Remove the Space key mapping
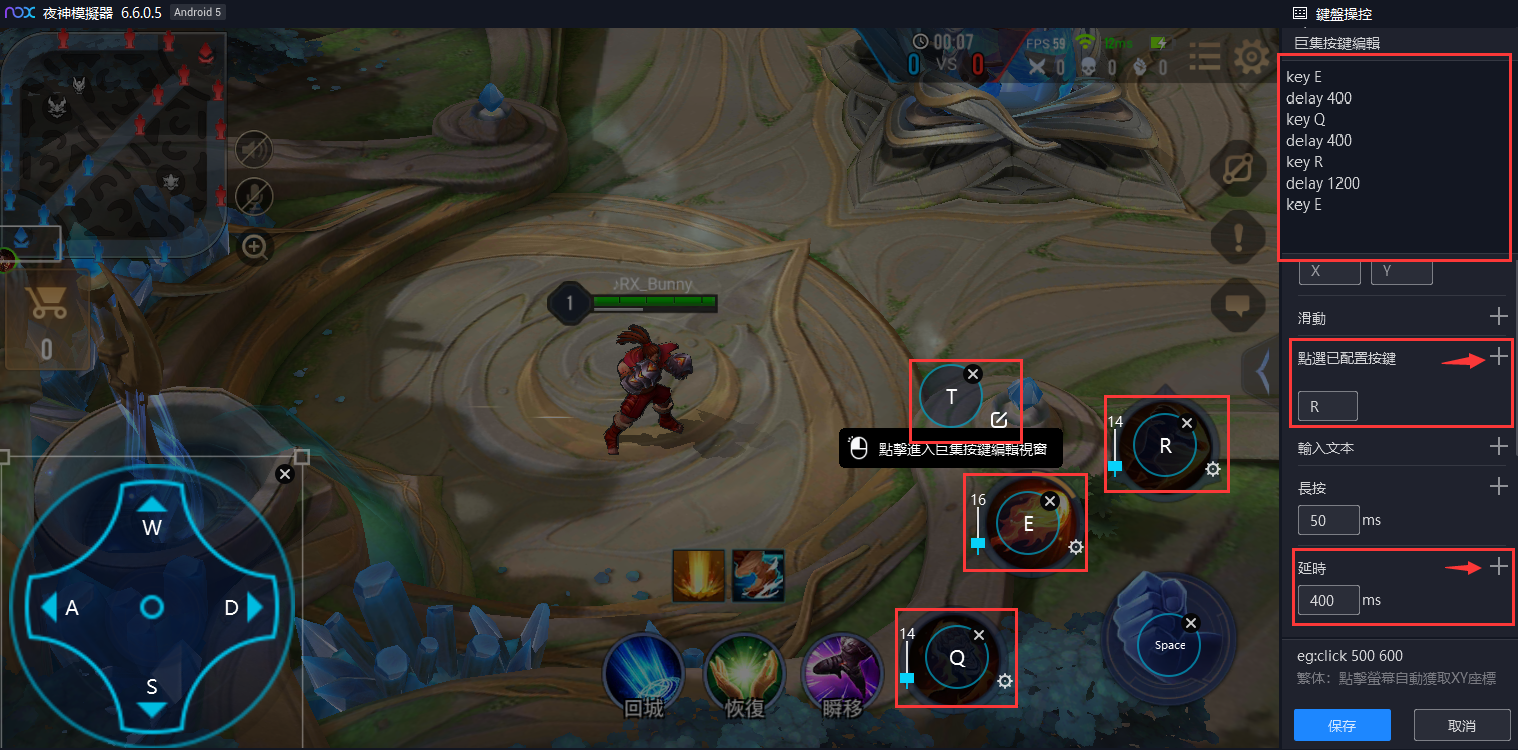 coord(1190,623)
